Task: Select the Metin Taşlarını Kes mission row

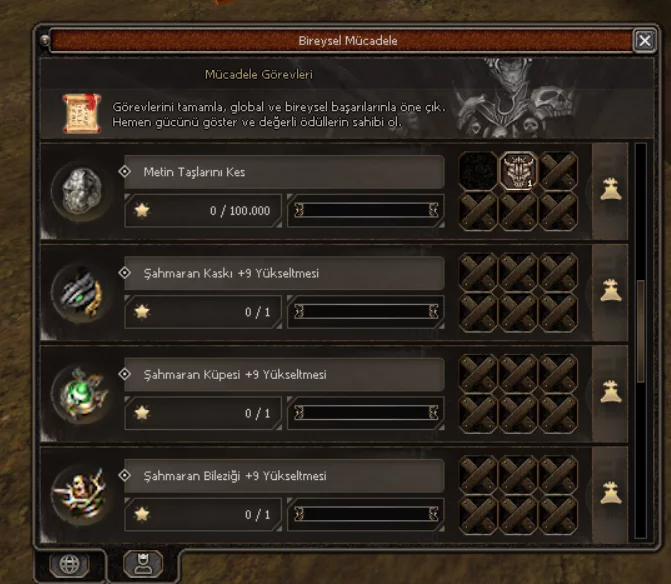Action: (x=284, y=172)
